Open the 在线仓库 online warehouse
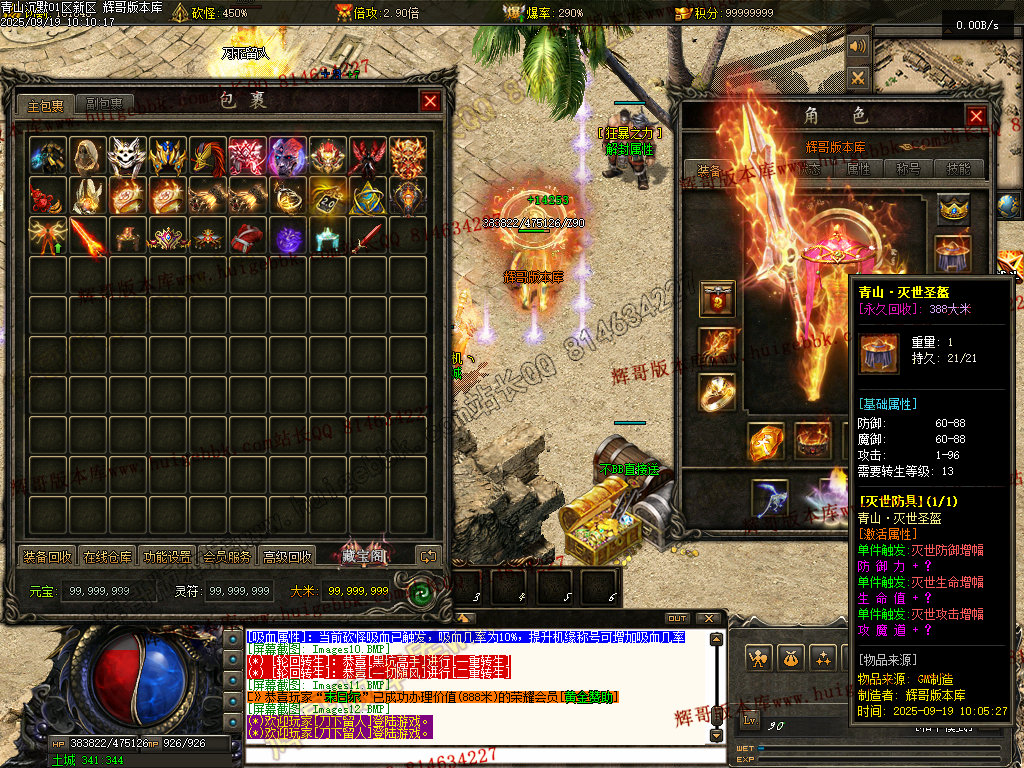The image size is (1024, 768). 108,556
